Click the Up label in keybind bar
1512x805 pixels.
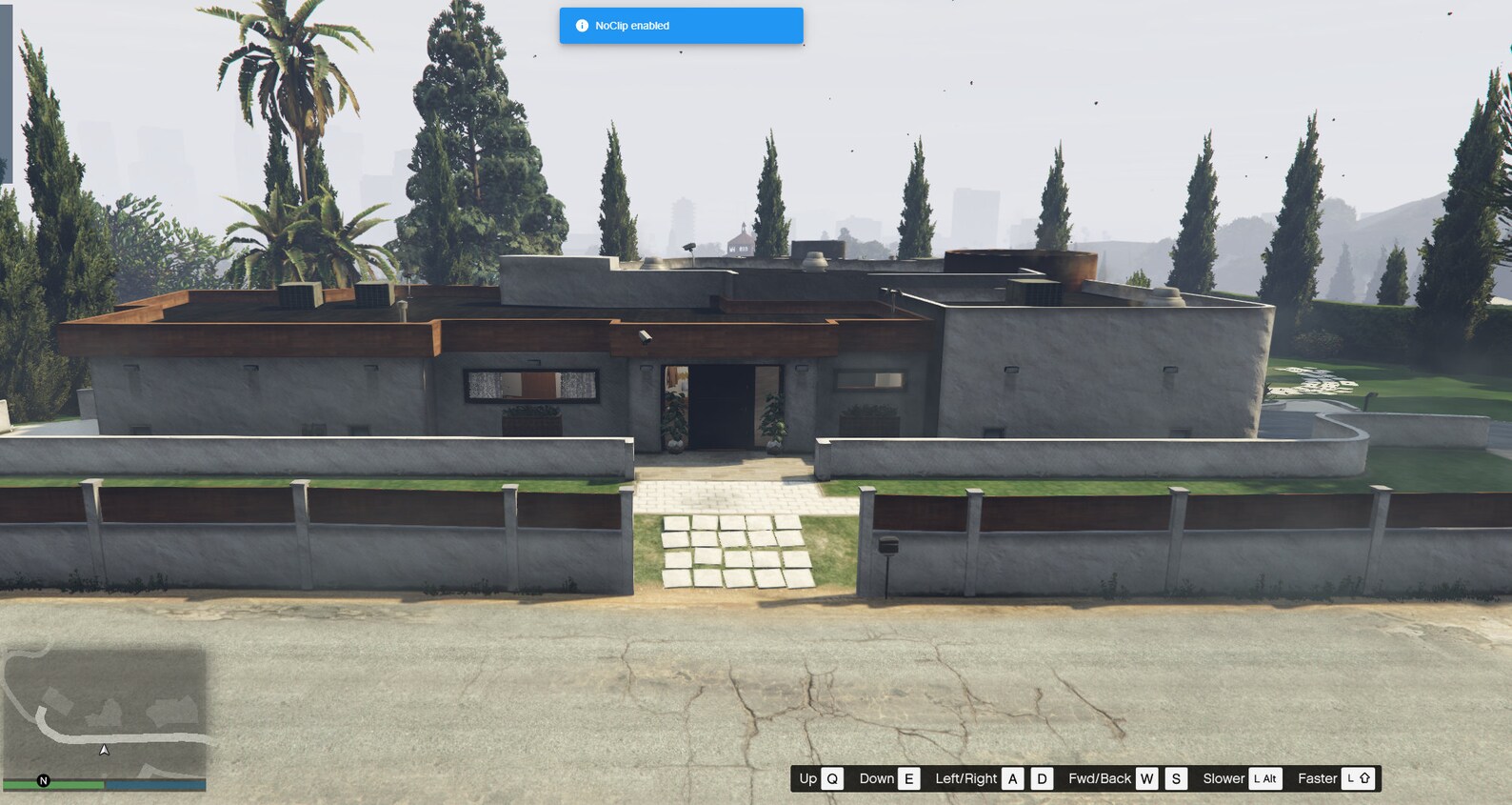coord(806,778)
